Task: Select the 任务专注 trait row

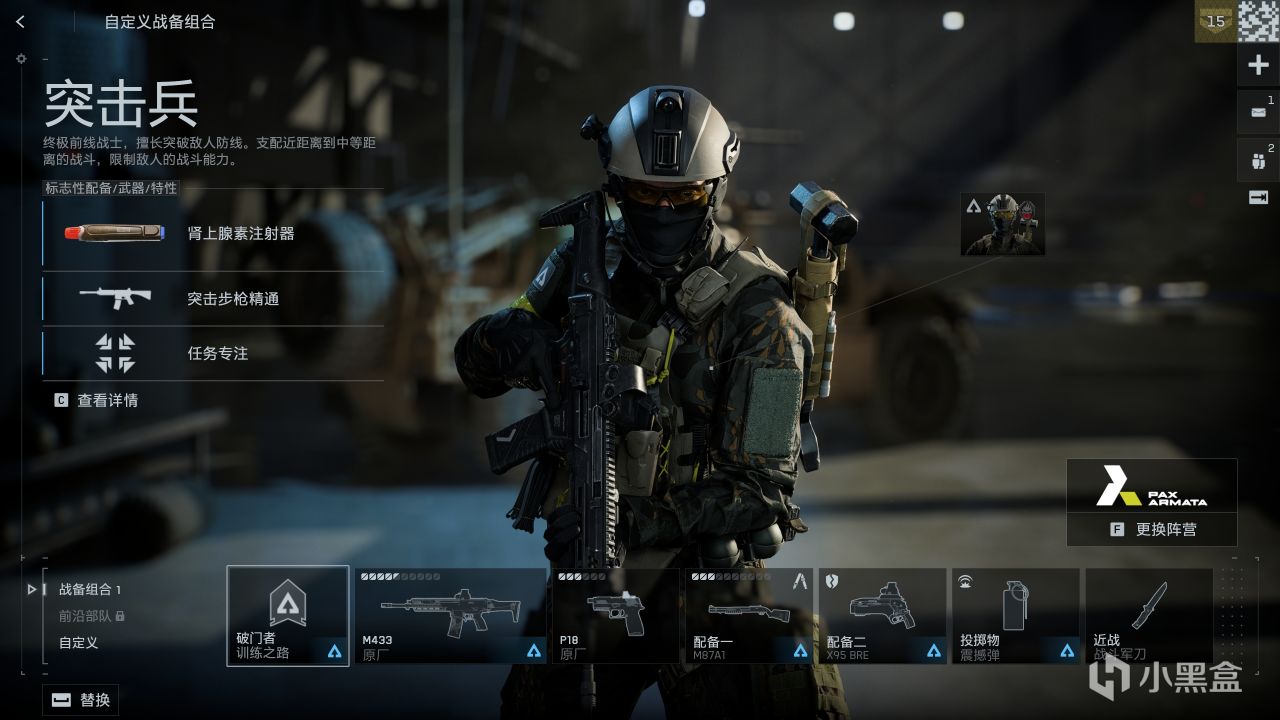Action: click(212, 353)
